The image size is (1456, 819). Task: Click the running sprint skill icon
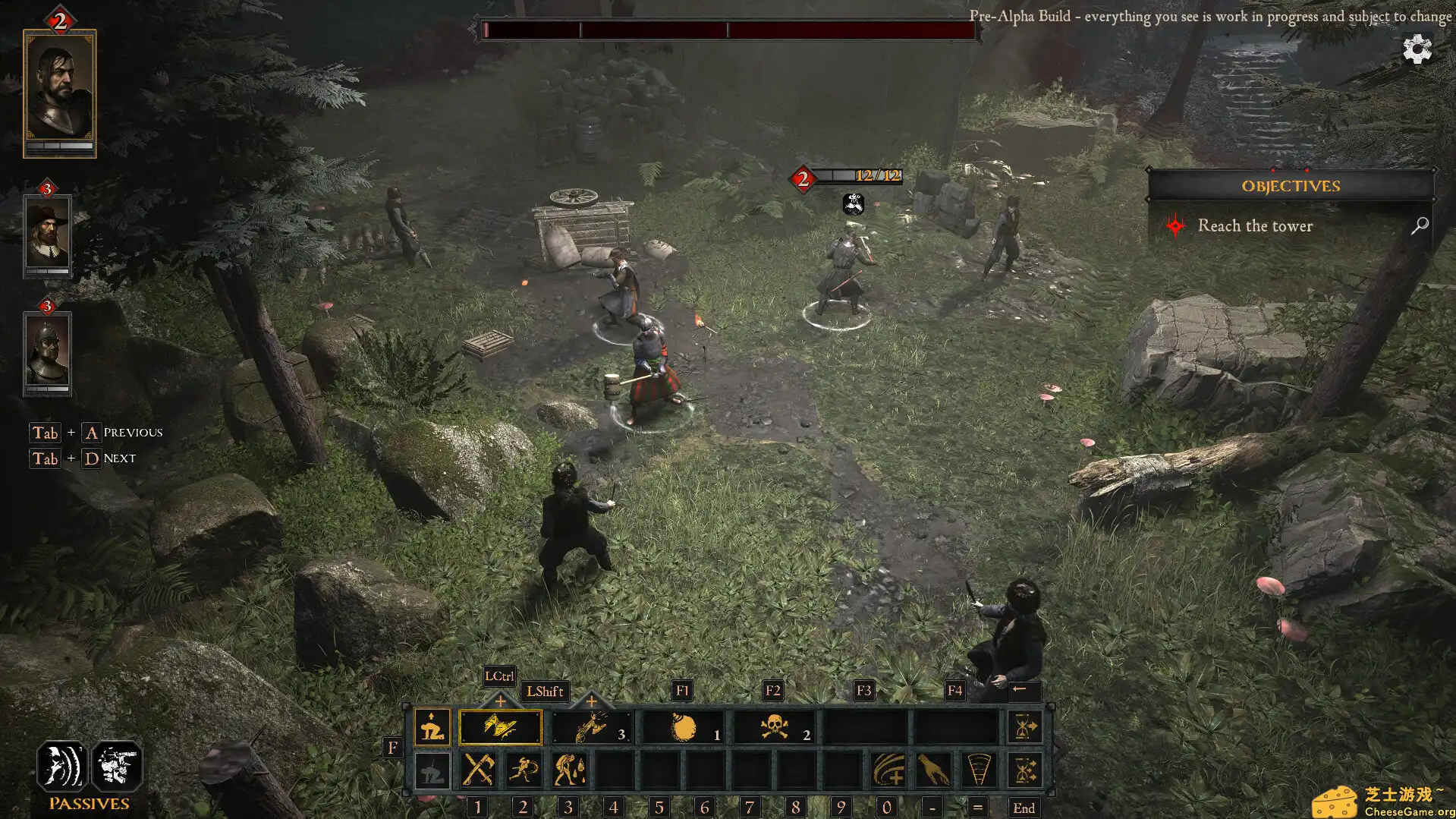pos(523,770)
